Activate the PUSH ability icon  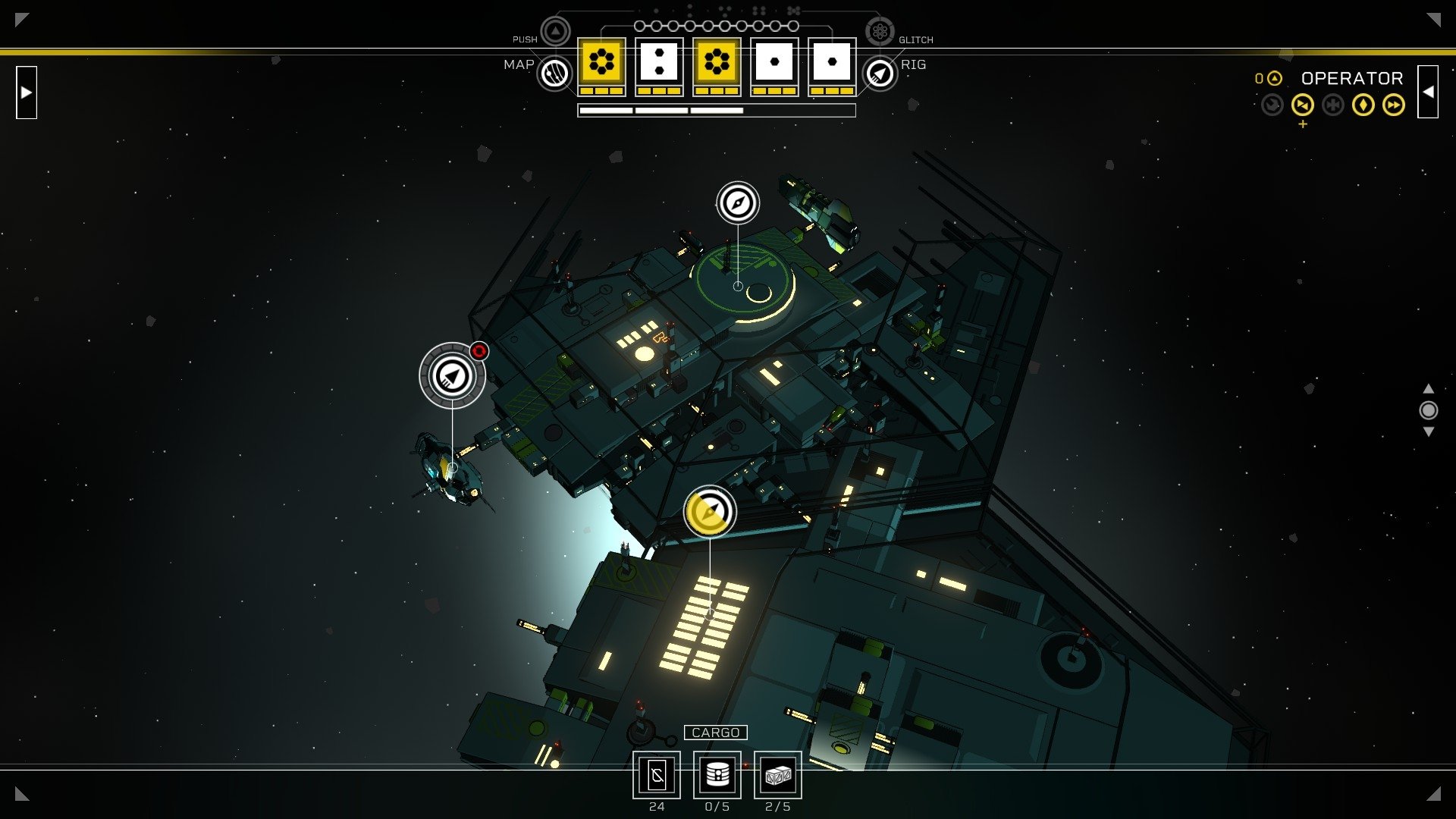click(x=556, y=31)
